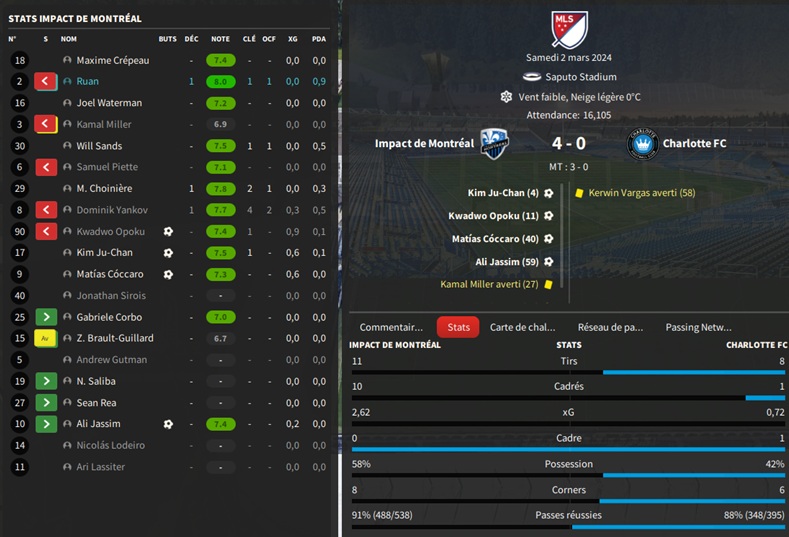Select substitute Ali Jassim's row
This screenshot has width=789, height=537.
point(99,424)
